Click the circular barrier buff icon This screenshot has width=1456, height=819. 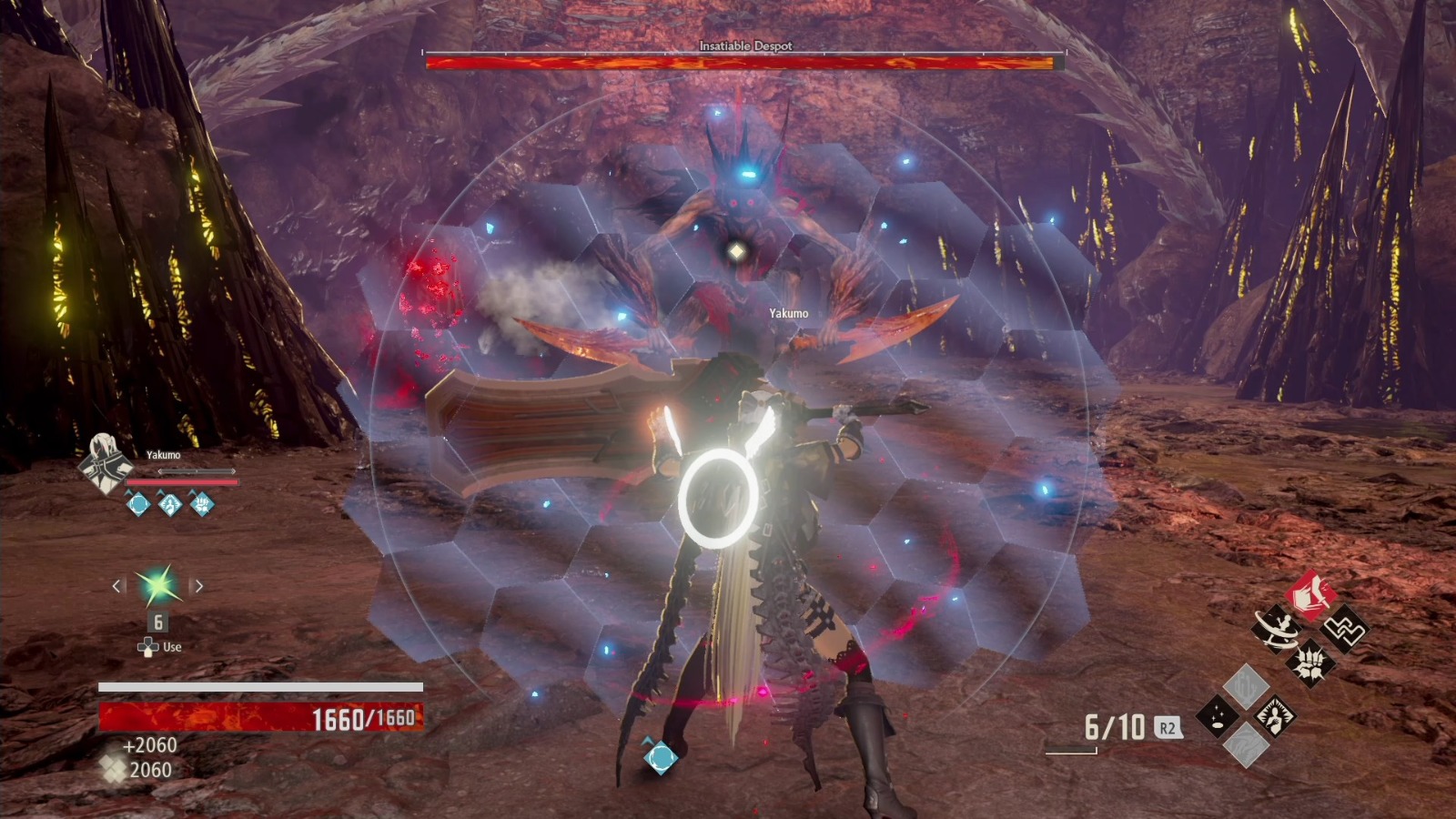(x=138, y=503)
